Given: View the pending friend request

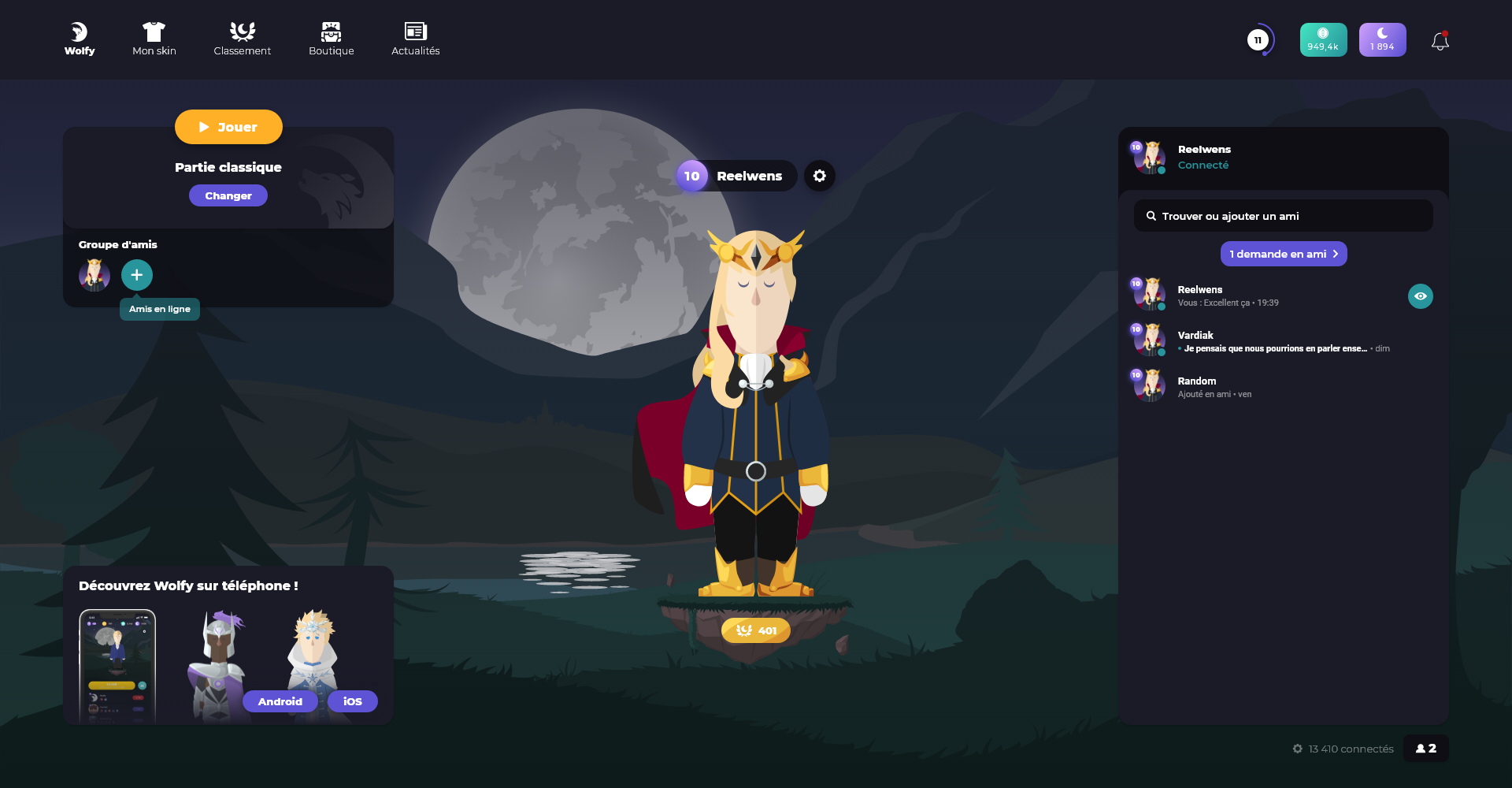Looking at the screenshot, I should (1284, 254).
